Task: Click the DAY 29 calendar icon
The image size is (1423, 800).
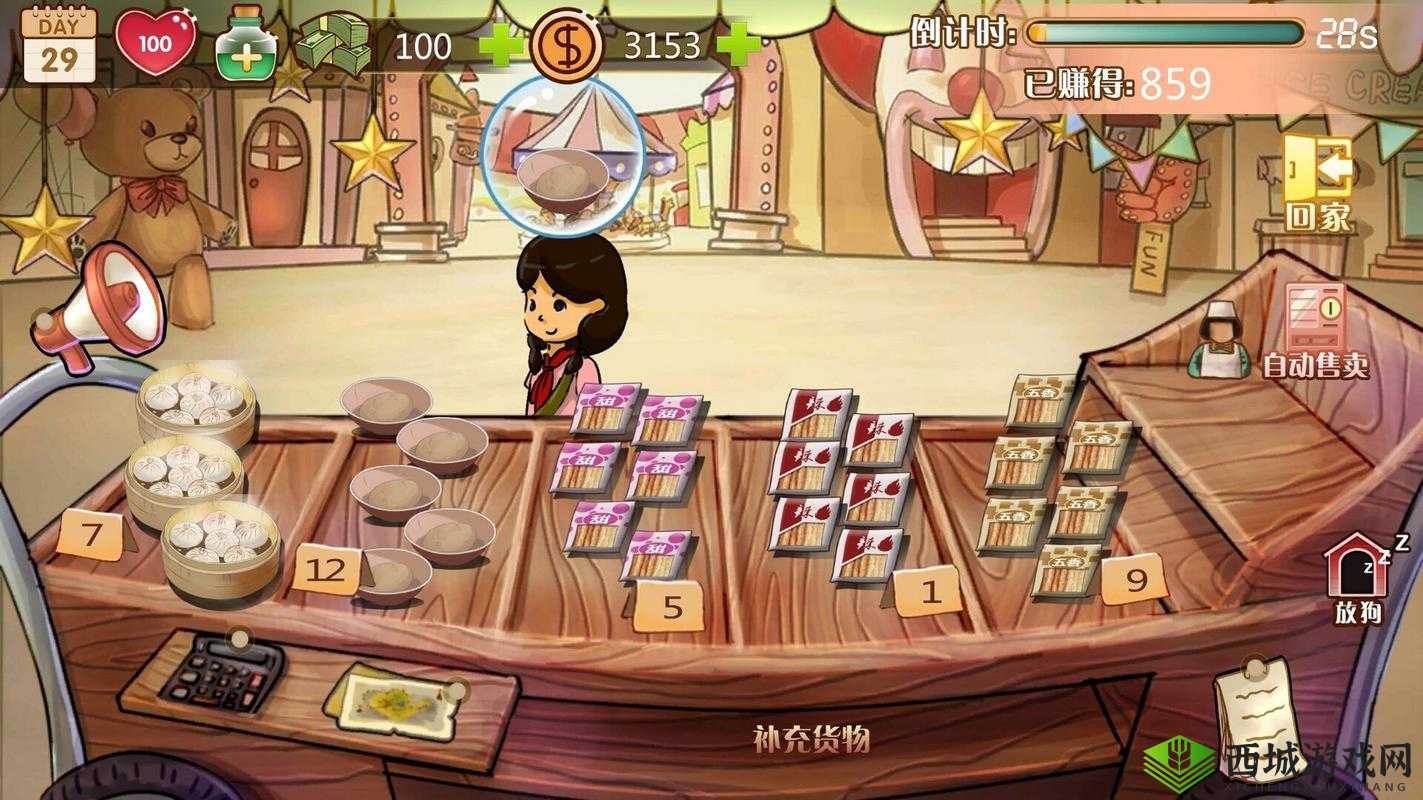Action: pyautogui.click(x=56, y=41)
